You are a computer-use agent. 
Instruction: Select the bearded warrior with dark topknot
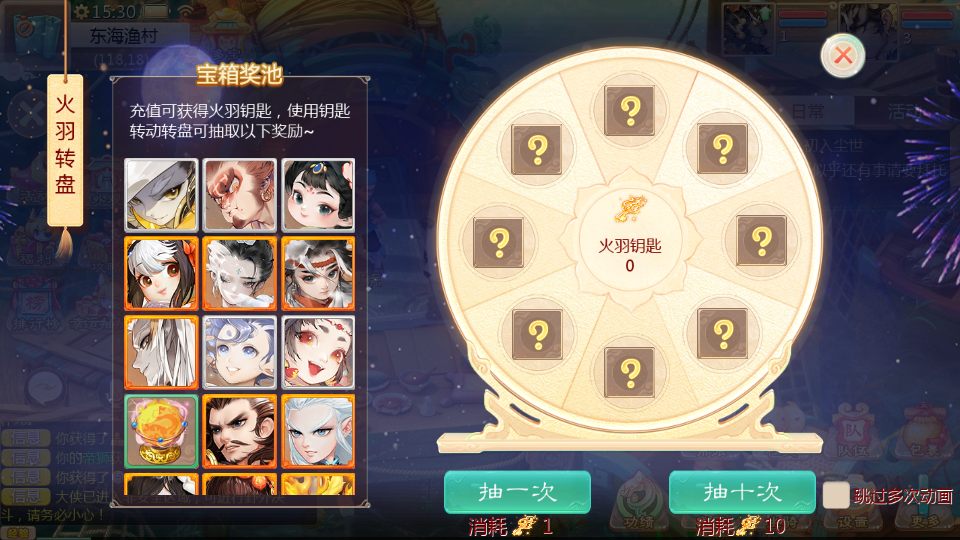point(239,432)
